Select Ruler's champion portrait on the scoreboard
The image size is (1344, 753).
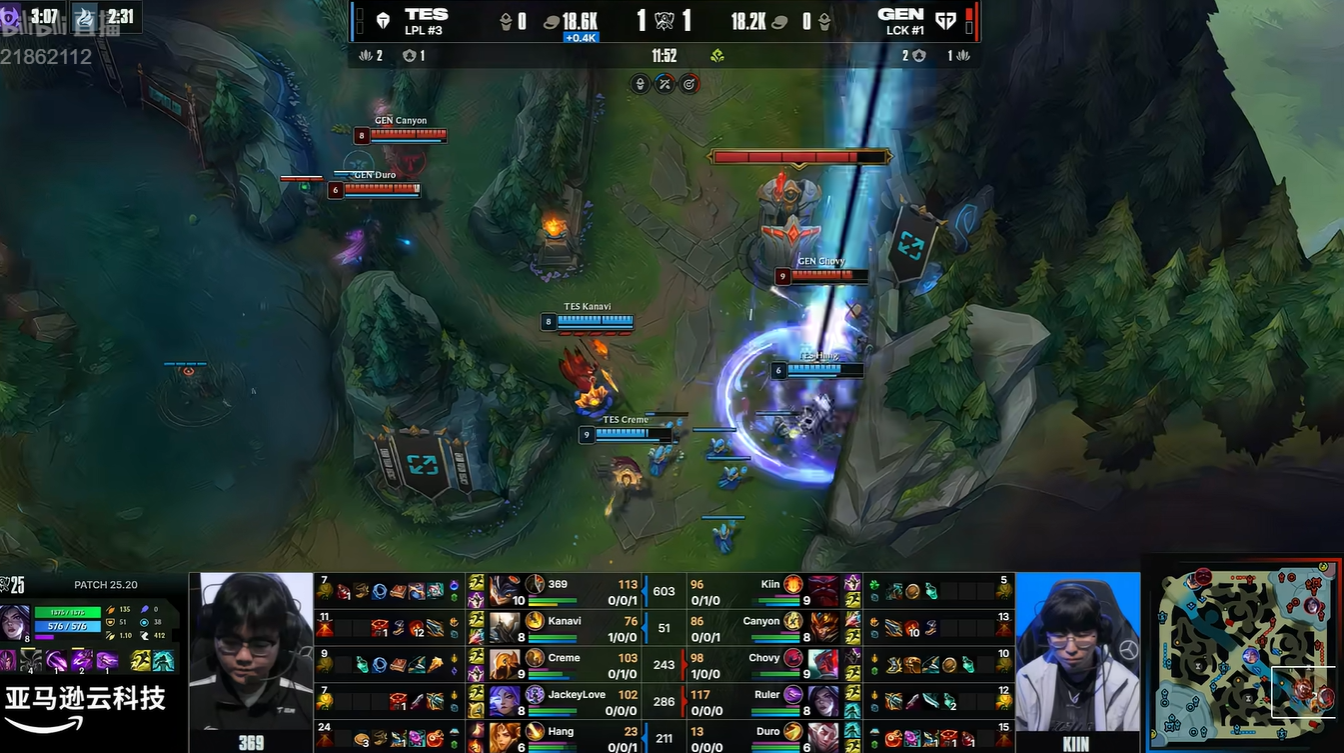coord(824,698)
